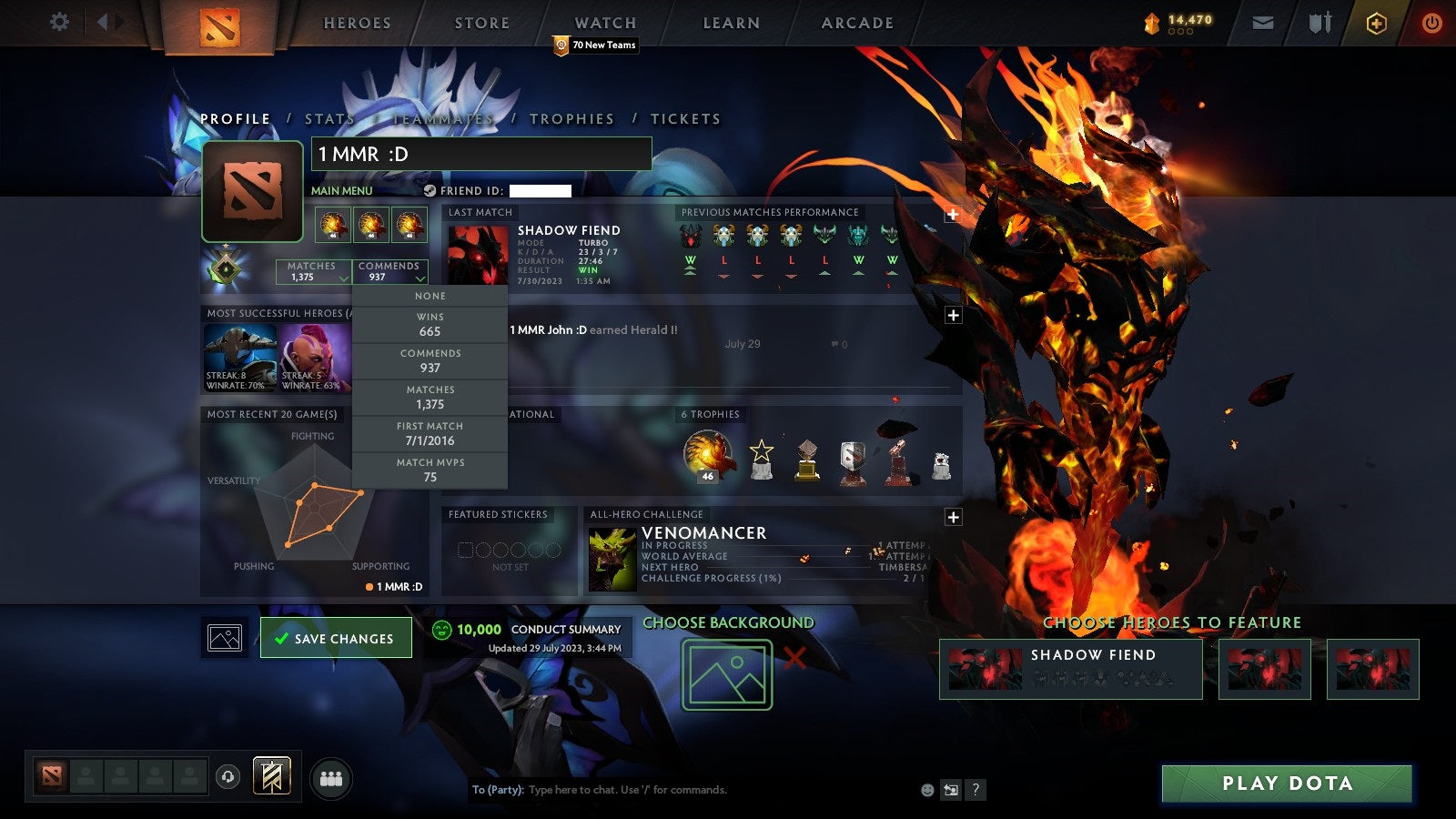Select Match MVPs from the open dropdown
This screenshot has width=1456, height=819.
point(430,470)
